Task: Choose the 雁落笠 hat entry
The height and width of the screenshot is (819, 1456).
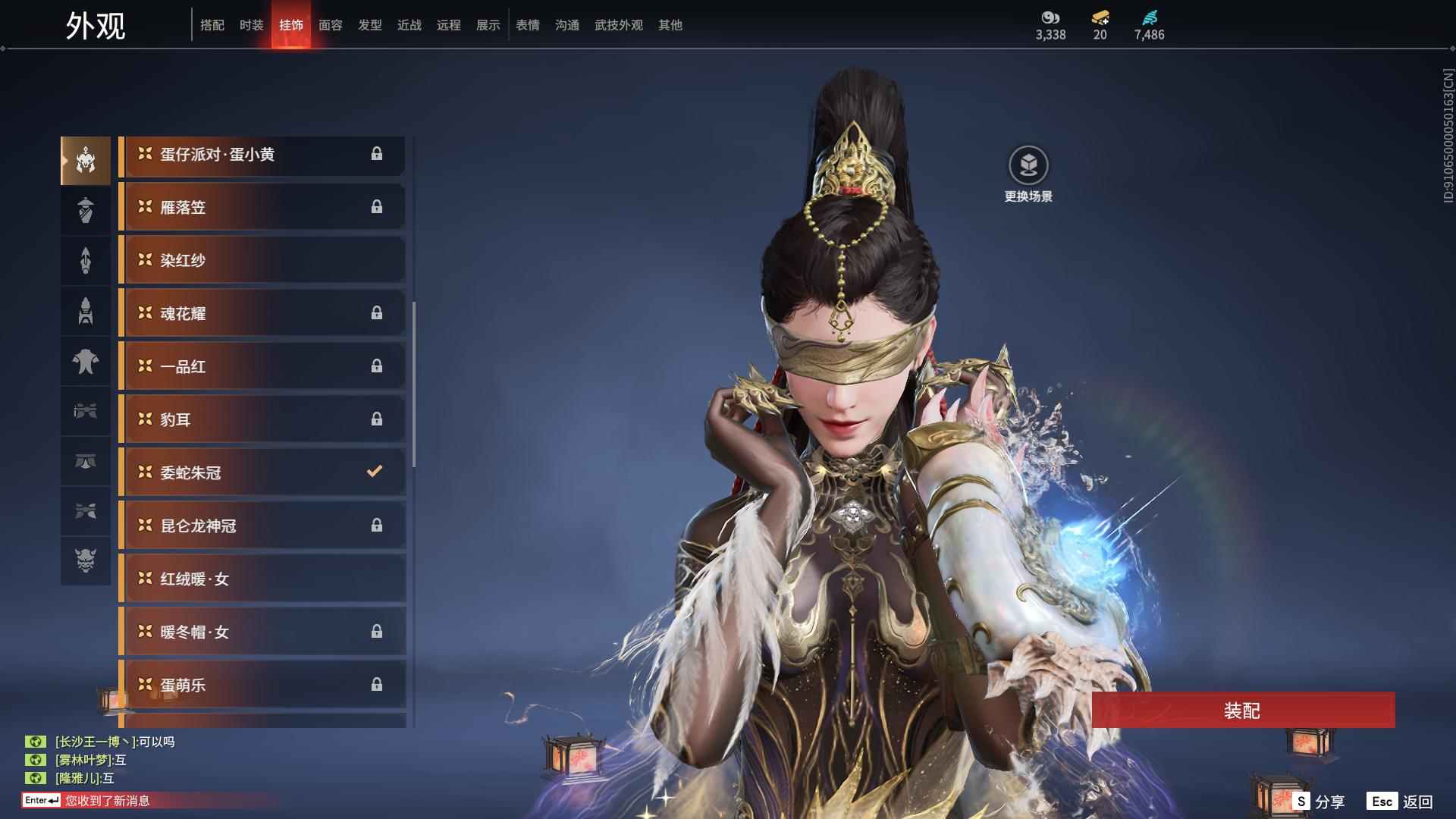Action: (262, 207)
